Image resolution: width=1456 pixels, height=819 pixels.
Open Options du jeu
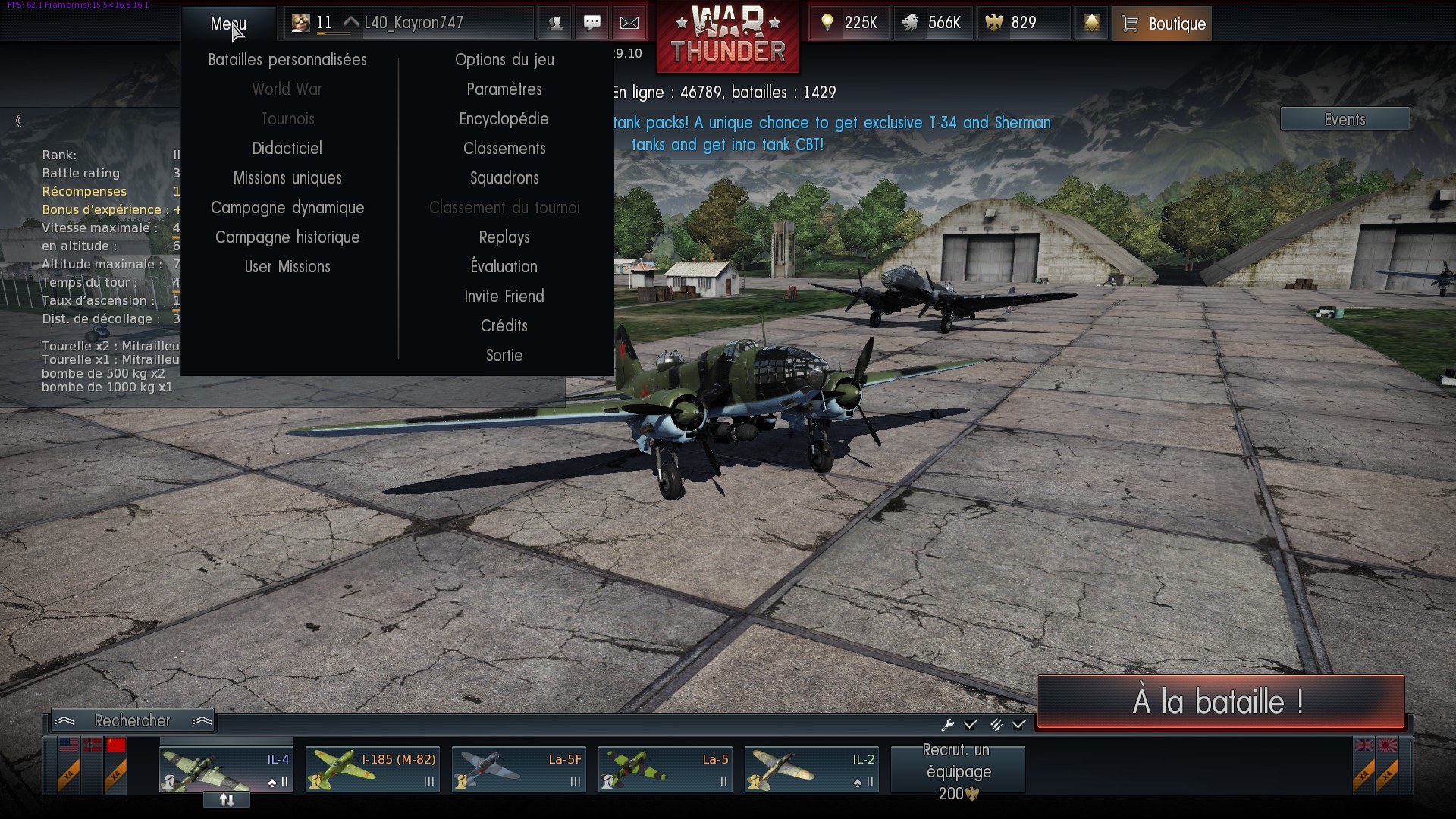[504, 60]
